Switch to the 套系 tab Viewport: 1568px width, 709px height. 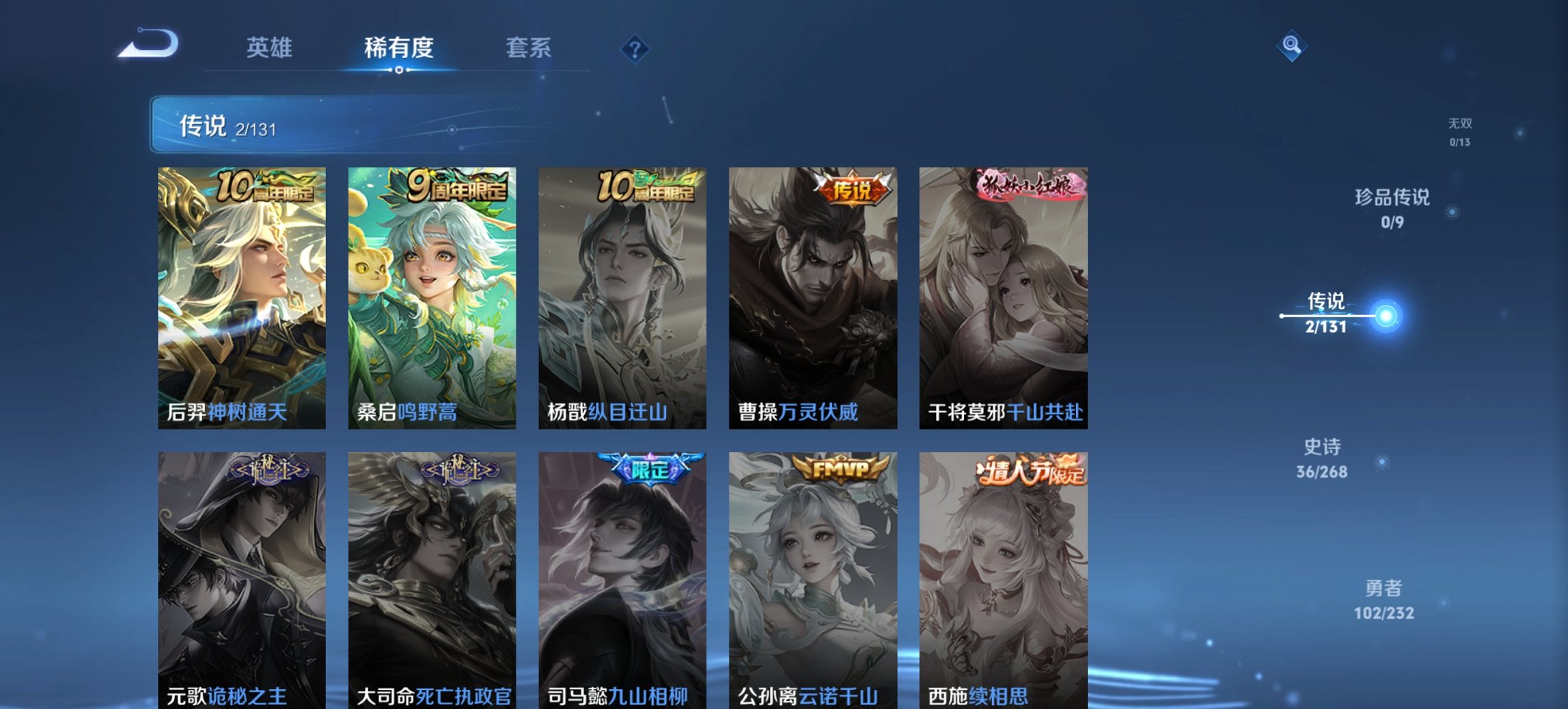528,48
